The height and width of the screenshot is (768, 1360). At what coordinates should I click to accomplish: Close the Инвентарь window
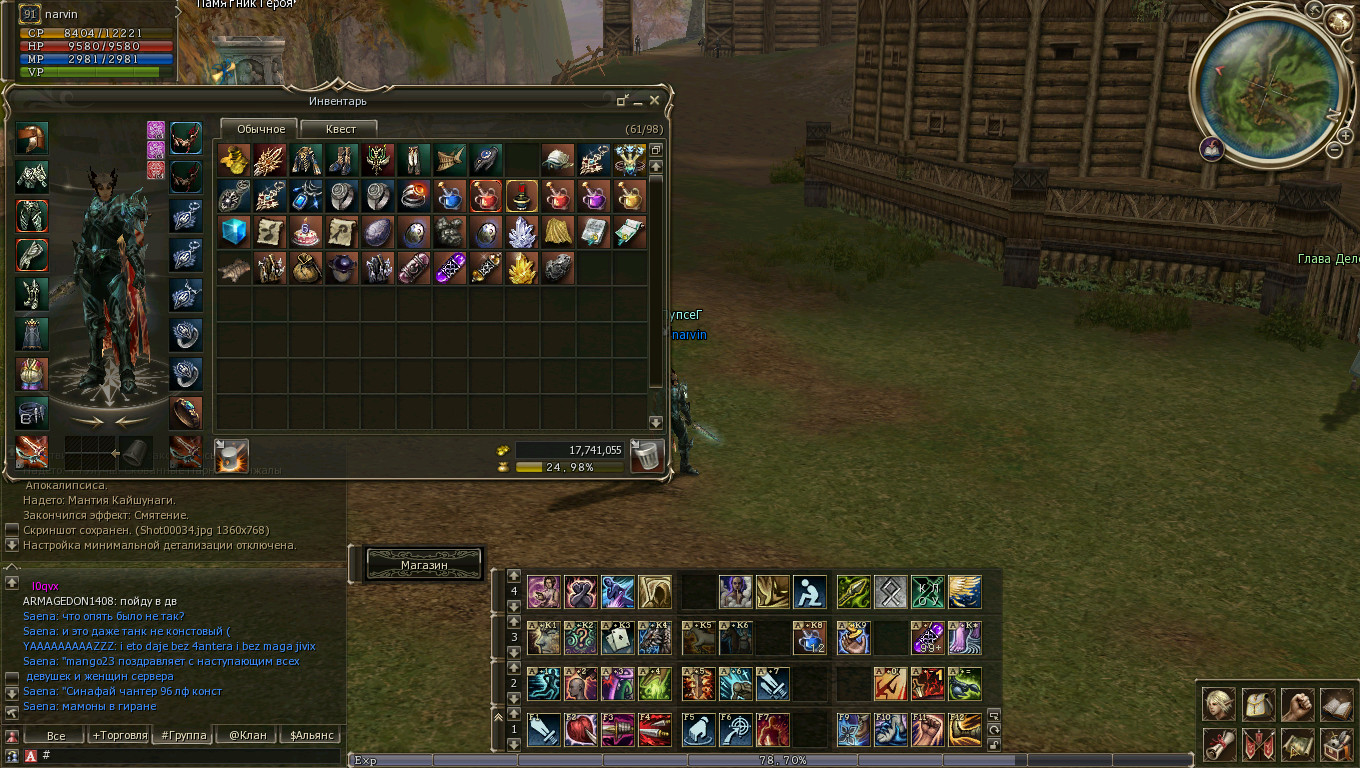tap(654, 100)
